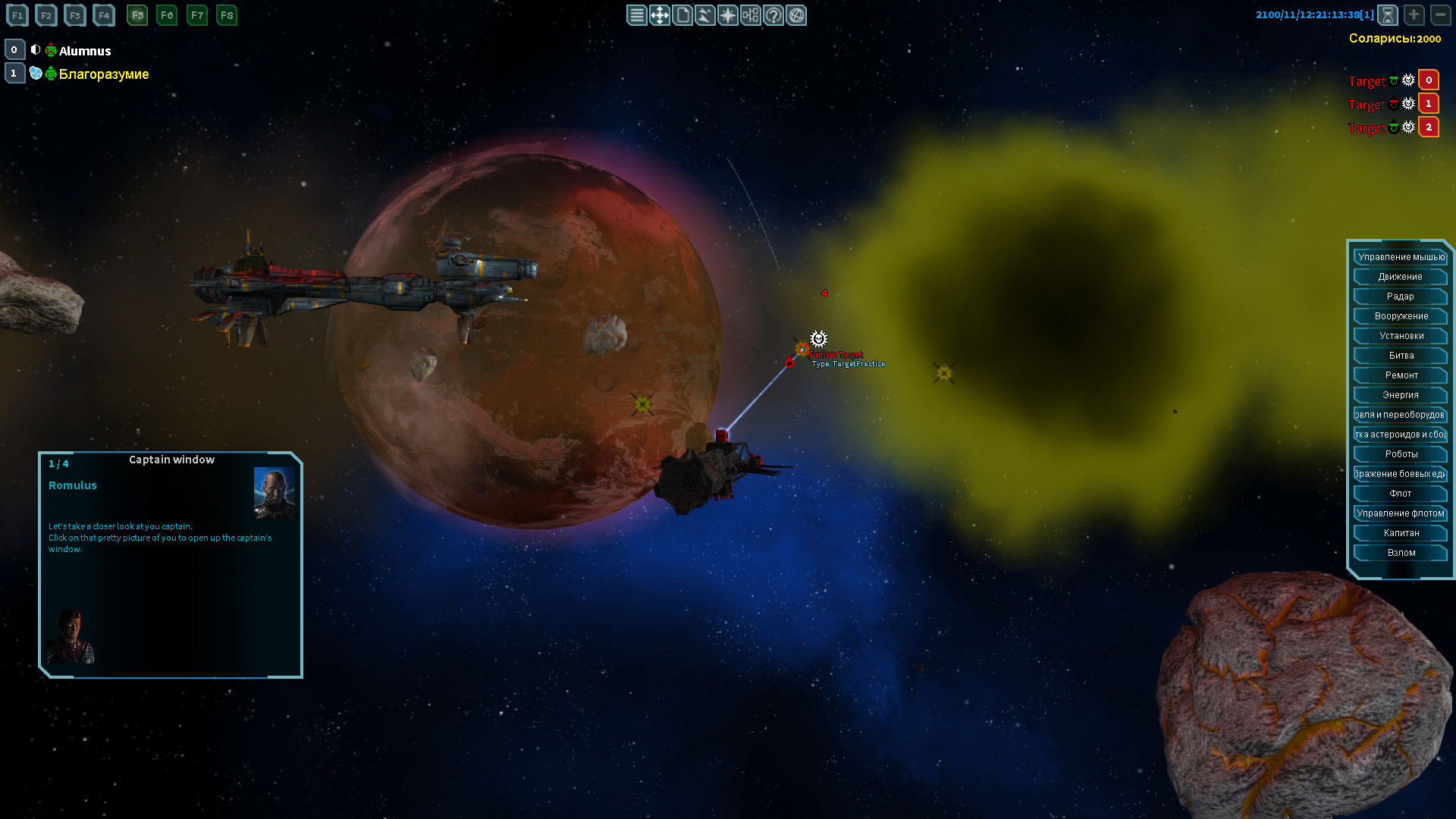Viewport: 1456px width, 819px height.
Task: Select the F5 group button
Action: click(137, 15)
